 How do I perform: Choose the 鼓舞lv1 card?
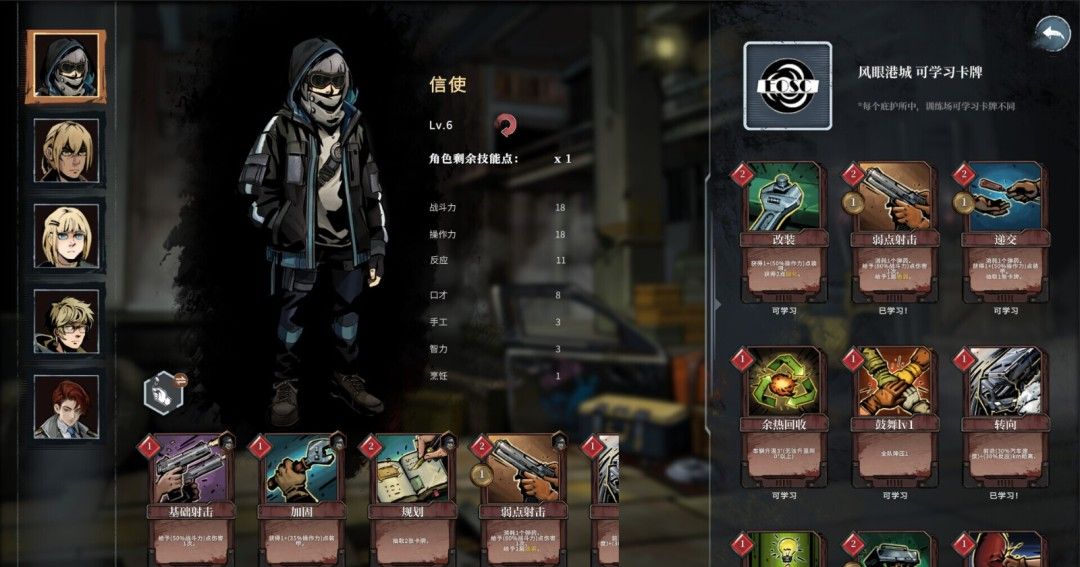pyautogui.click(x=893, y=415)
